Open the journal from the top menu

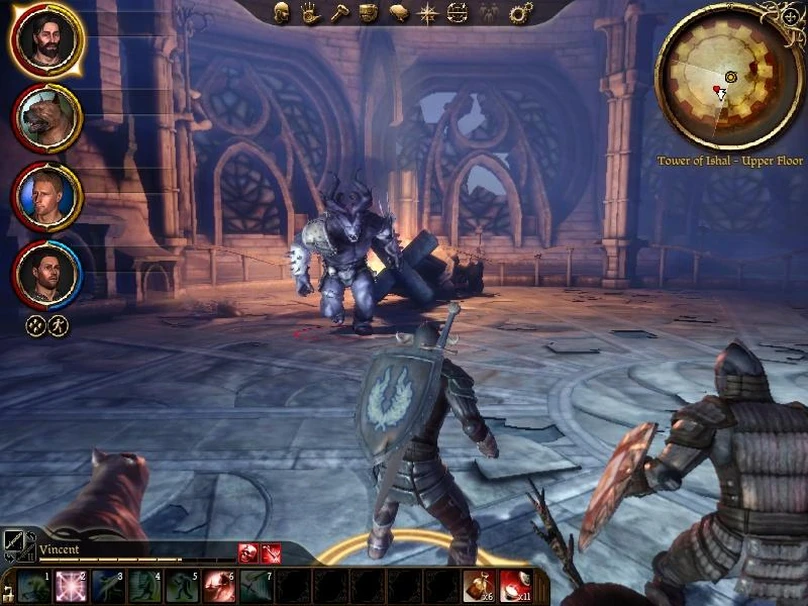[399, 13]
